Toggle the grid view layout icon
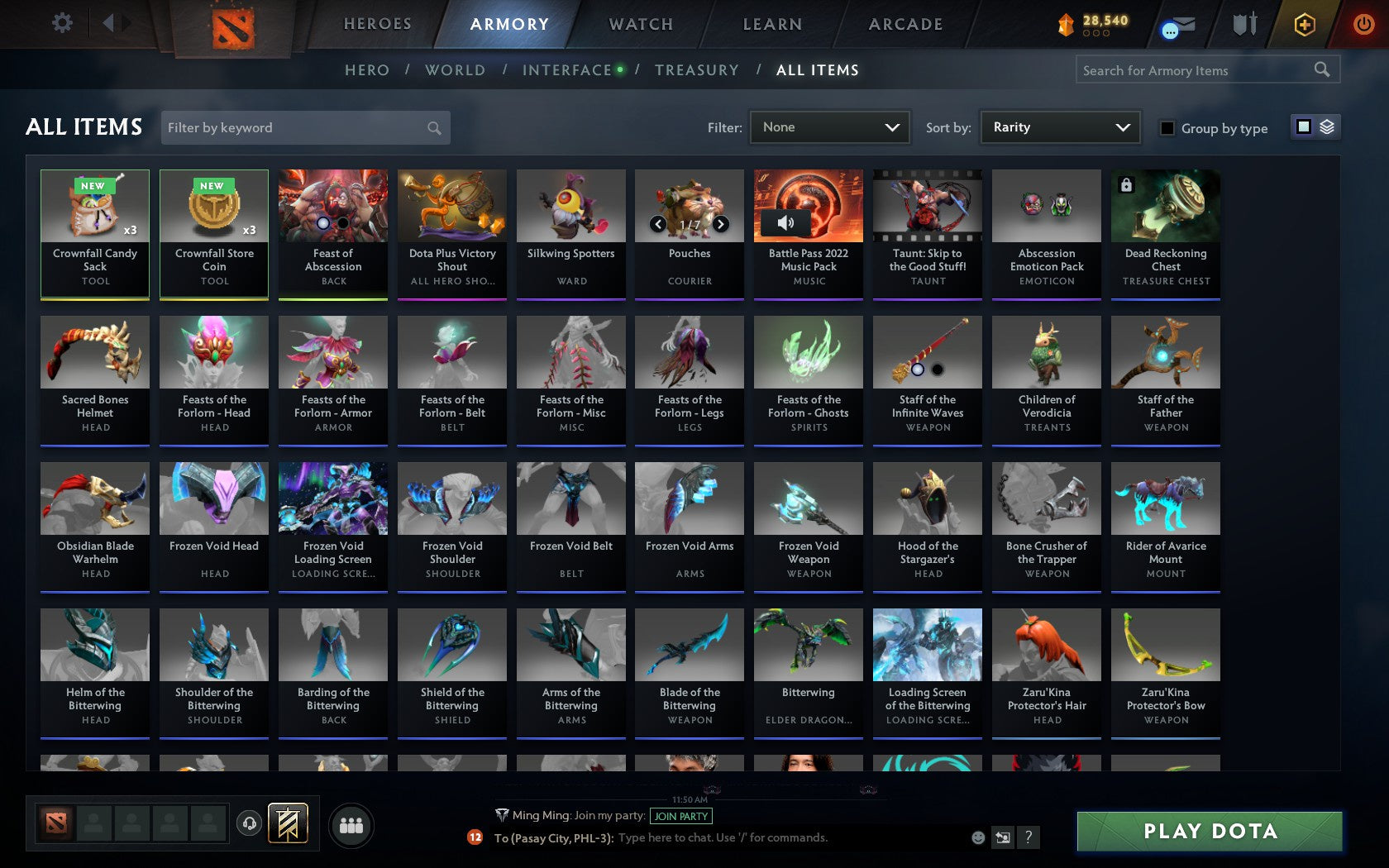 1302,126
